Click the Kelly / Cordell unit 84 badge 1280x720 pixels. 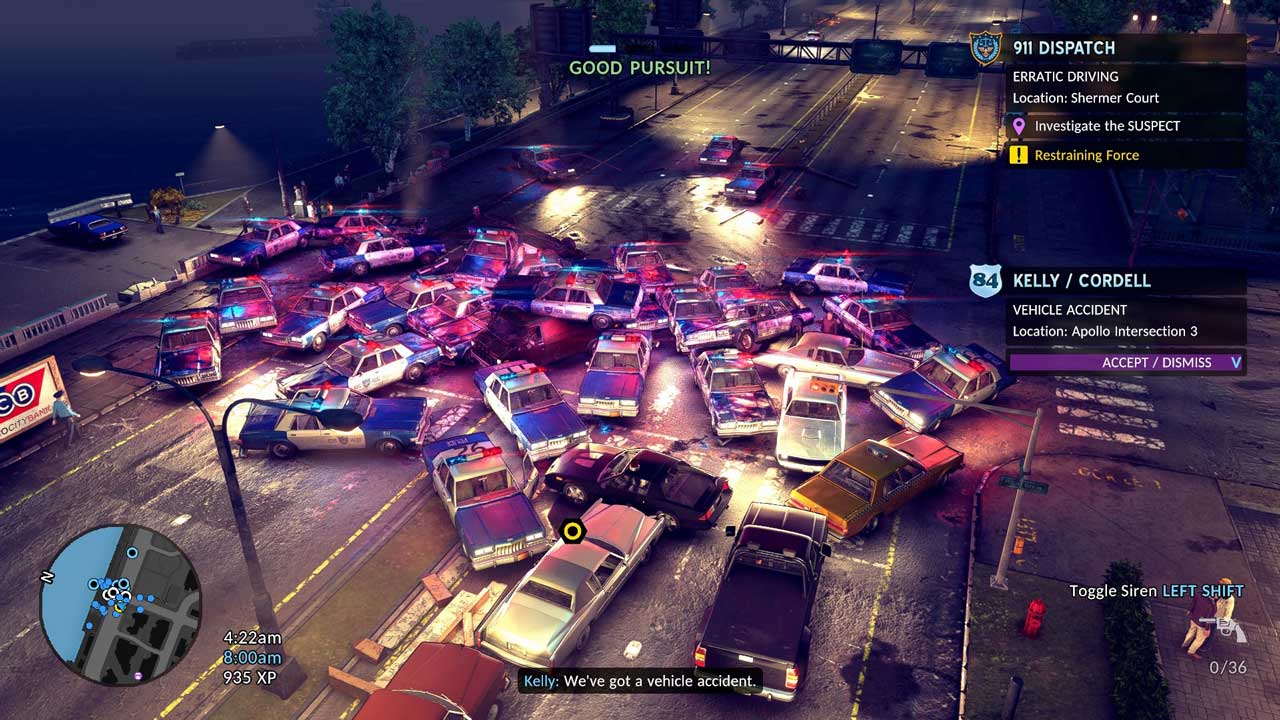(985, 281)
